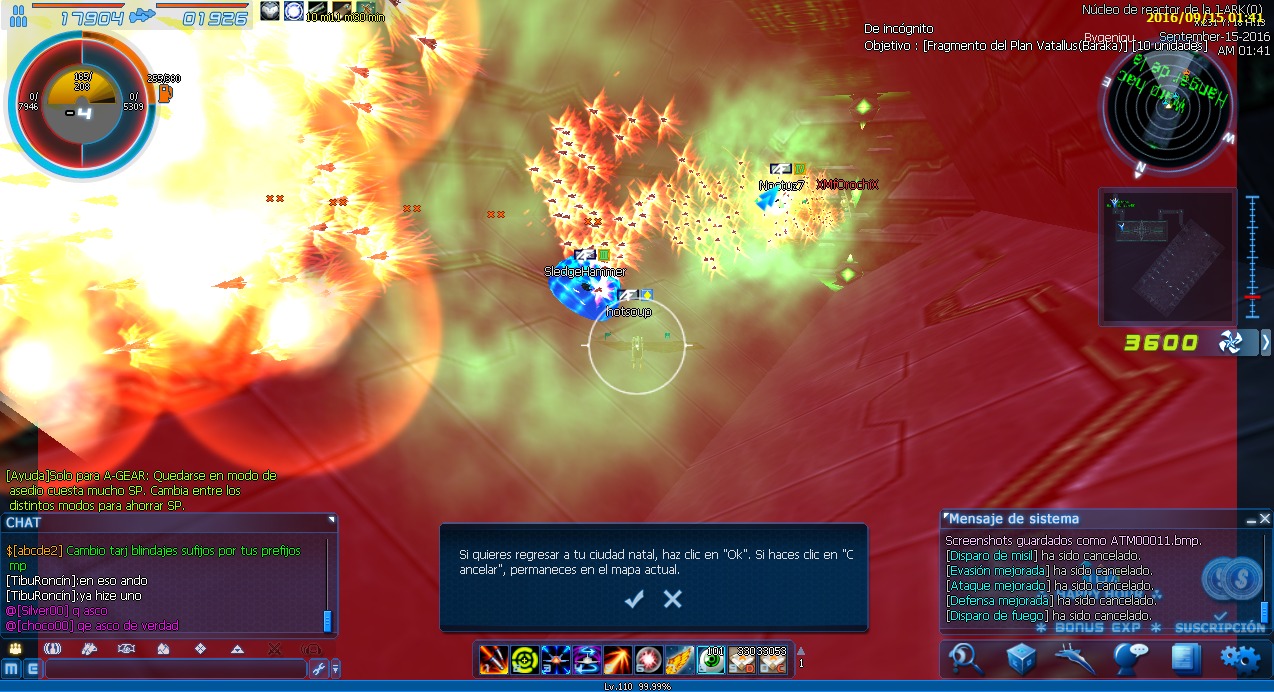Open the gear settings menu
Viewport: 1274px width, 692px height.
[x=1240, y=657]
